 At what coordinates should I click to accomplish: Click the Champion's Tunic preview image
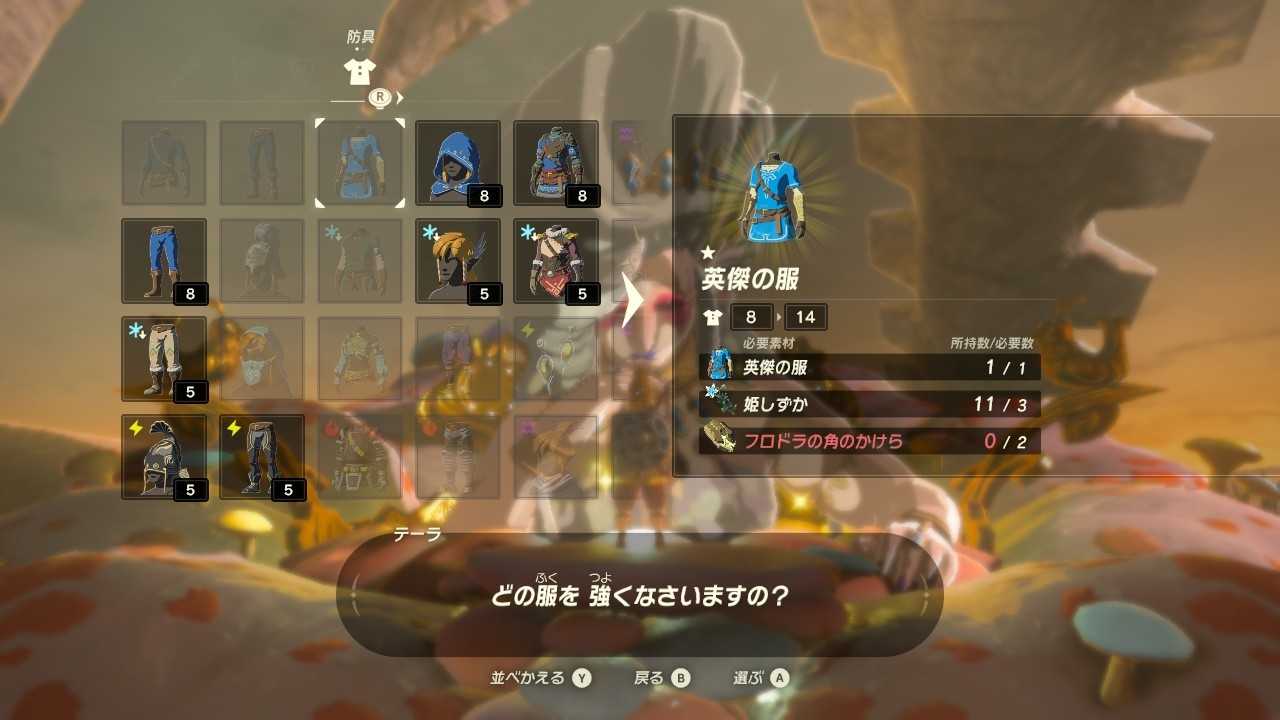pyautogui.click(x=773, y=193)
